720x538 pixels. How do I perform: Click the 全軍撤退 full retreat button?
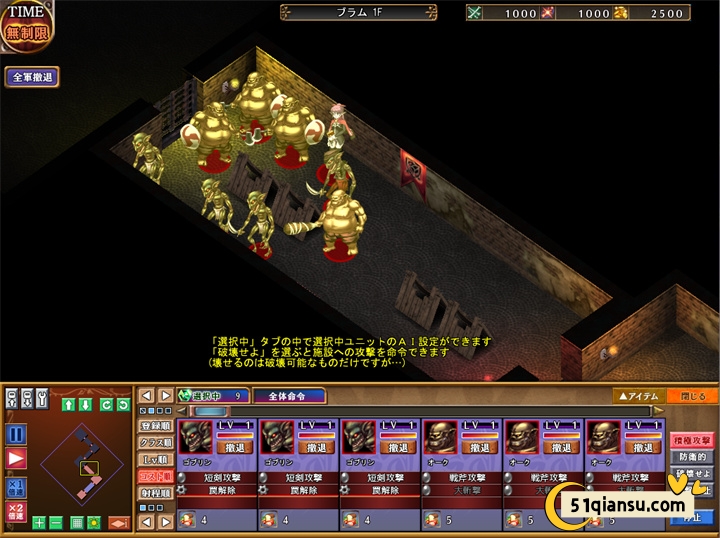coord(32,77)
